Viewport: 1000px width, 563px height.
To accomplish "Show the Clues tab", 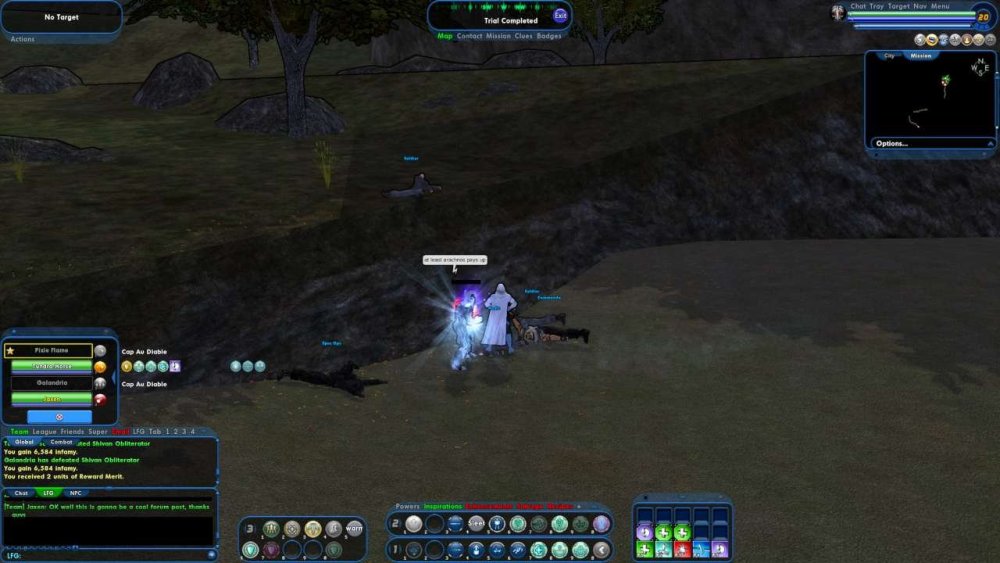I will pyautogui.click(x=523, y=36).
